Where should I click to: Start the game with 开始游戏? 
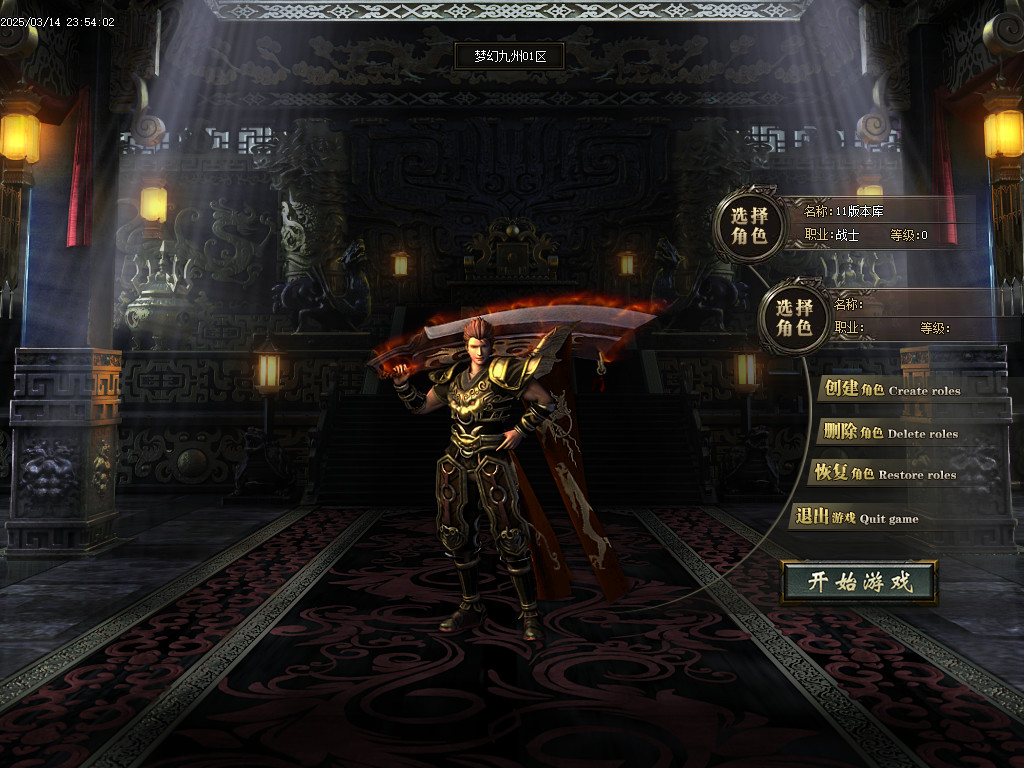click(x=859, y=582)
